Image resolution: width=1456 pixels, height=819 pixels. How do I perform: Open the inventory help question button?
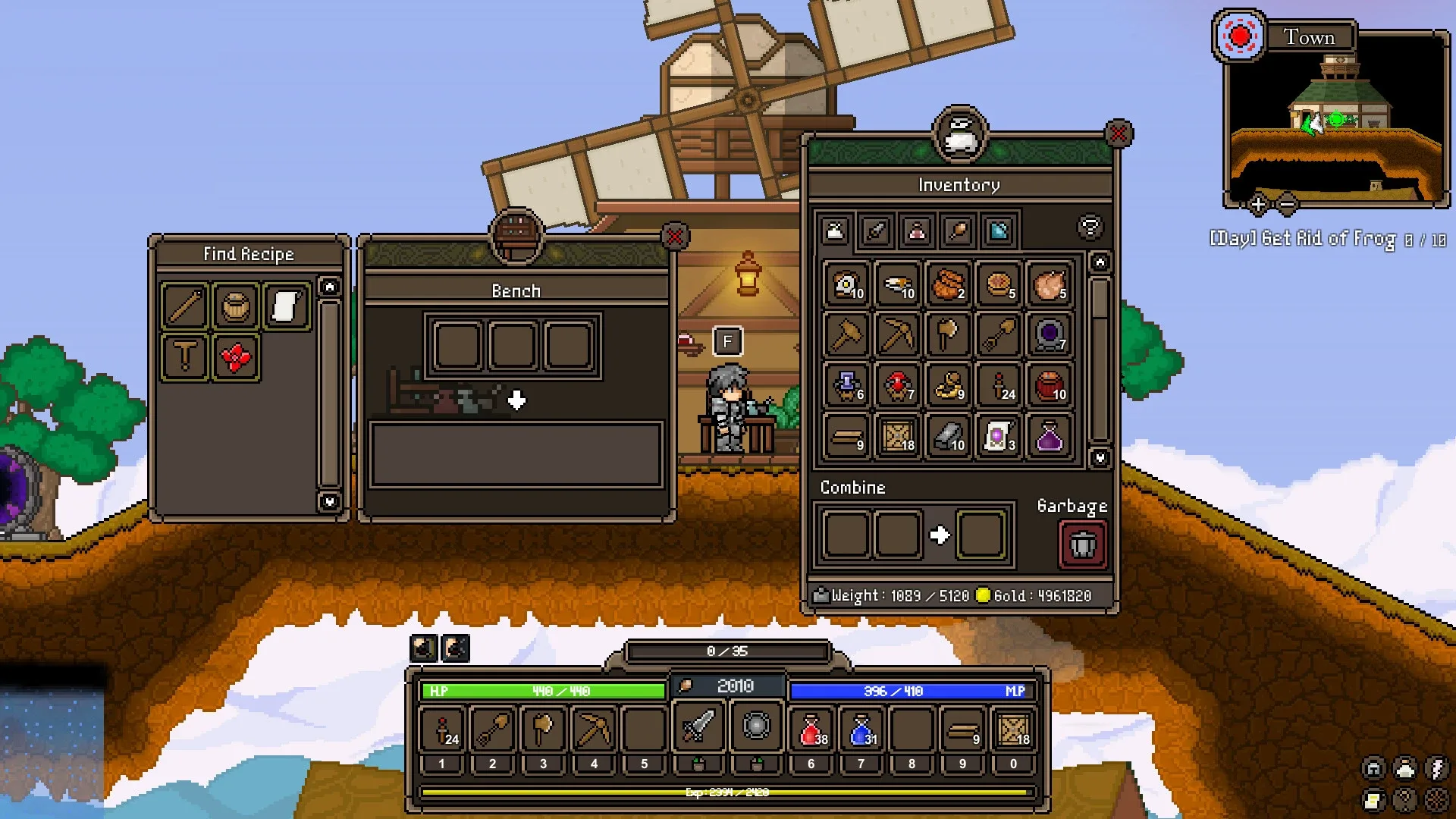[x=1090, y=227]
